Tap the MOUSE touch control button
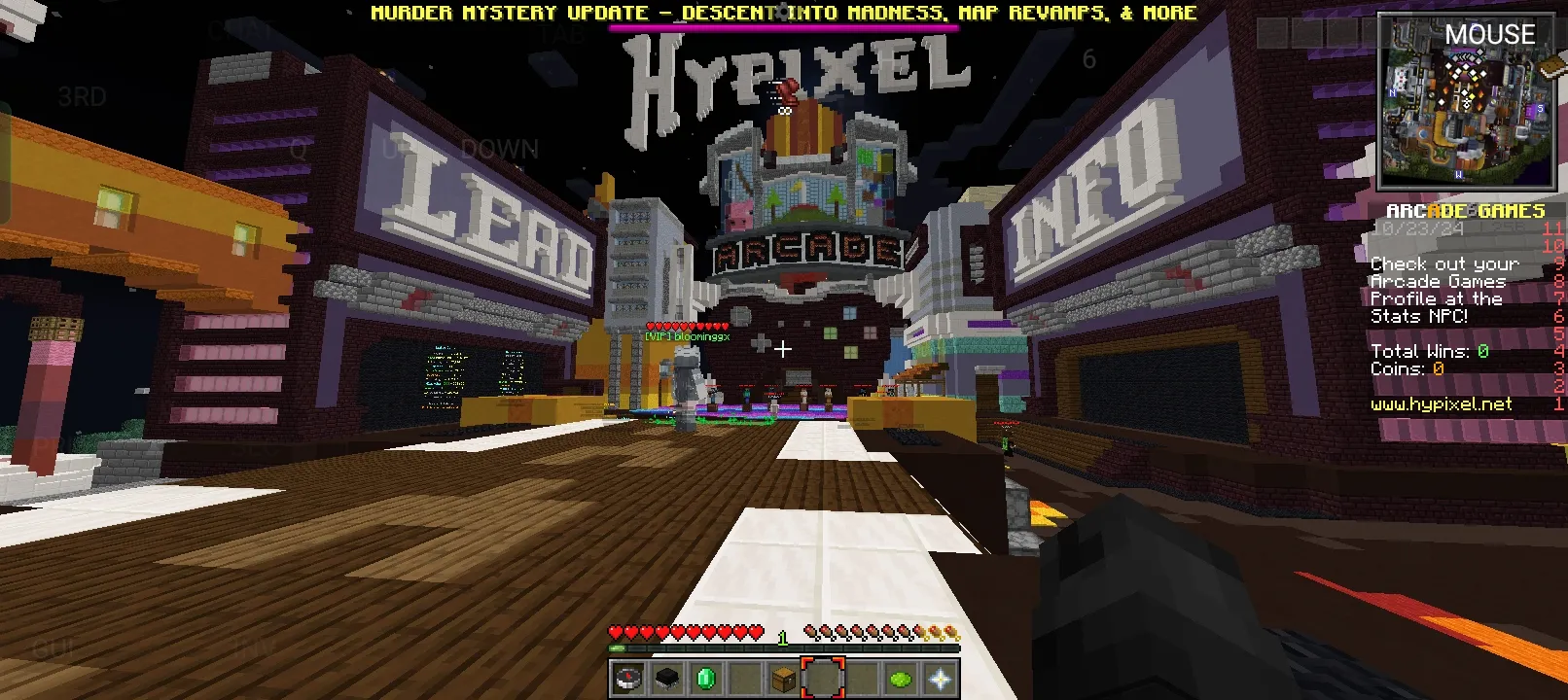 [x=1489, y=35]
